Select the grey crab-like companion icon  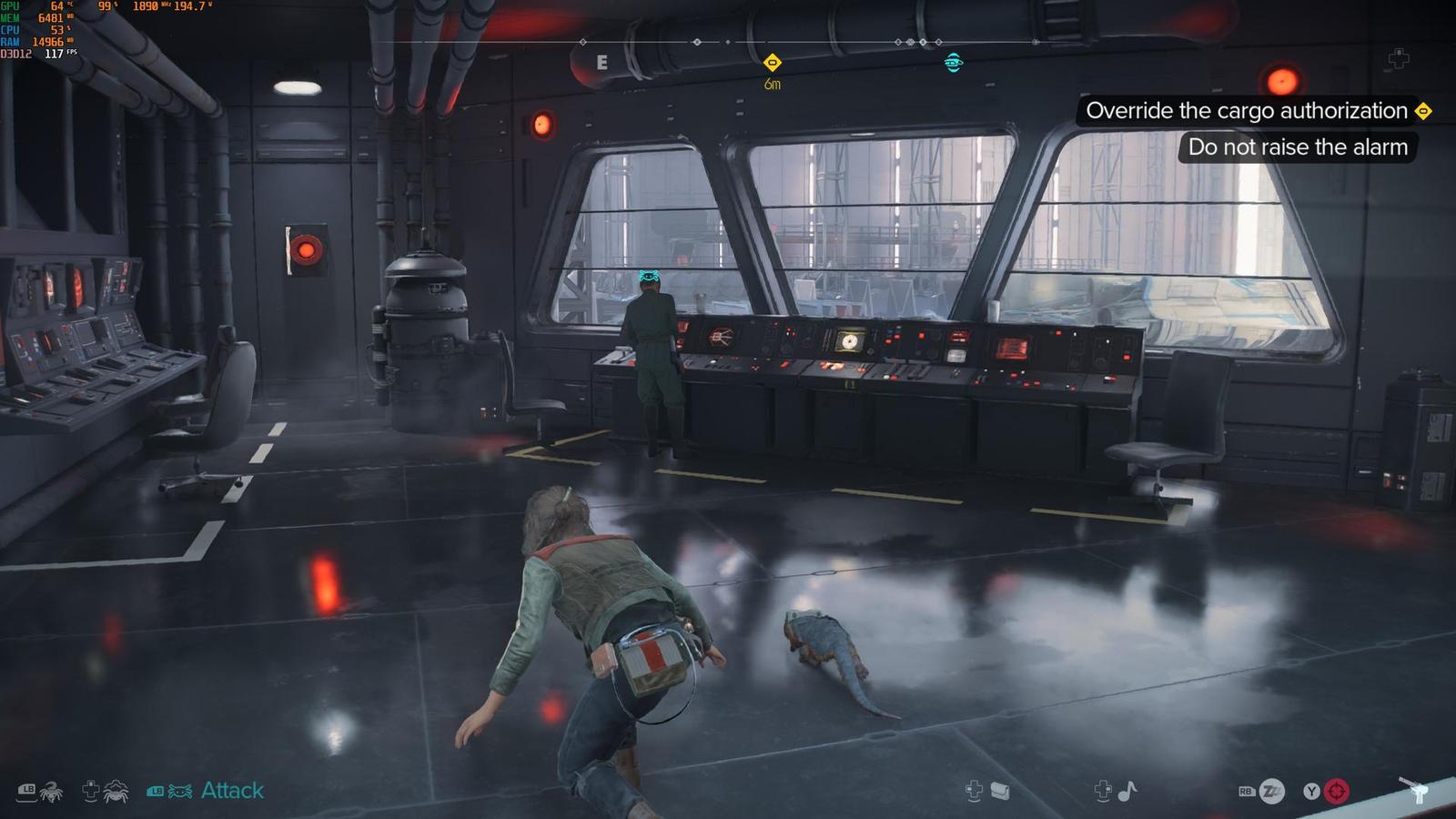[x=116, y=792]
